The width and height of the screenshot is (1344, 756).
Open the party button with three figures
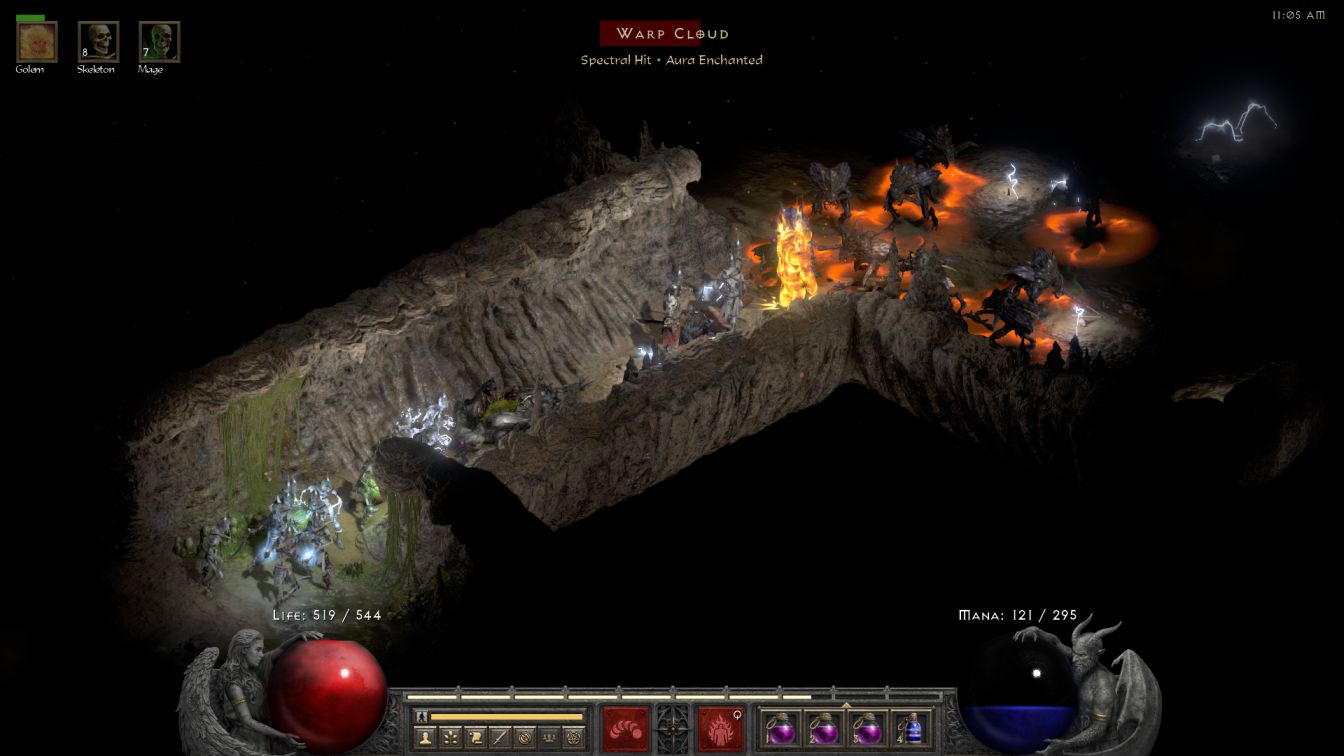pyautogui.click(x=548, y=738)
